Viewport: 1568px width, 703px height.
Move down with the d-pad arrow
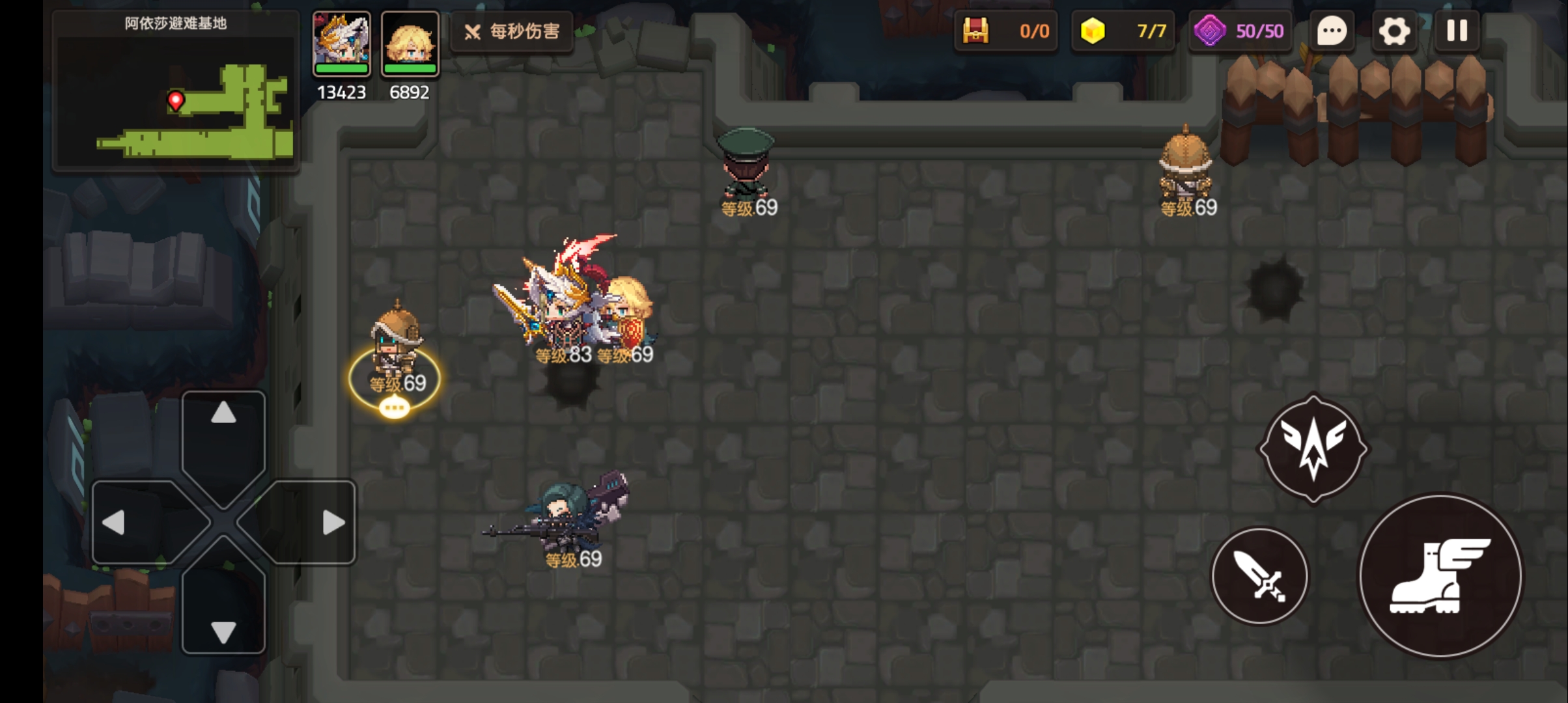(223, 631)
